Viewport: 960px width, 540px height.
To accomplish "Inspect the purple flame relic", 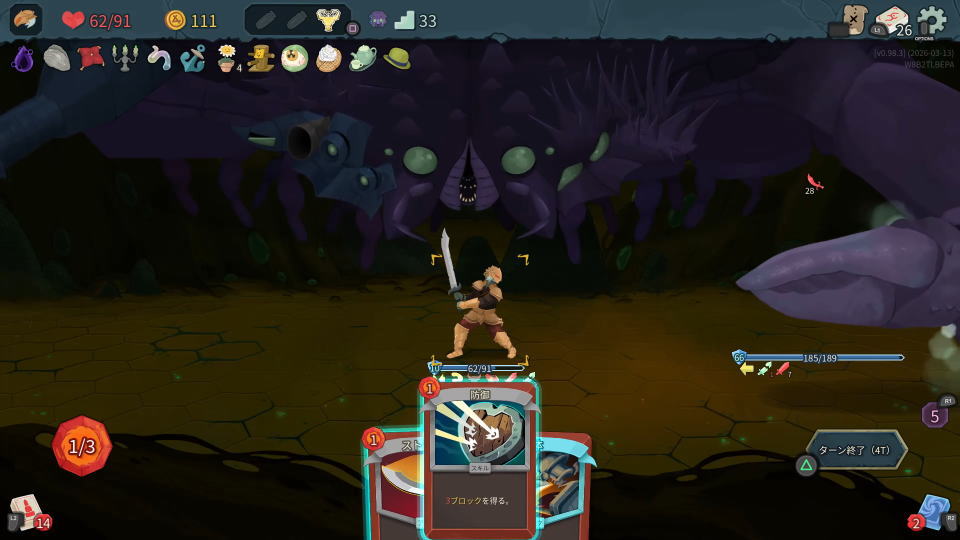I will click(23, 58).
